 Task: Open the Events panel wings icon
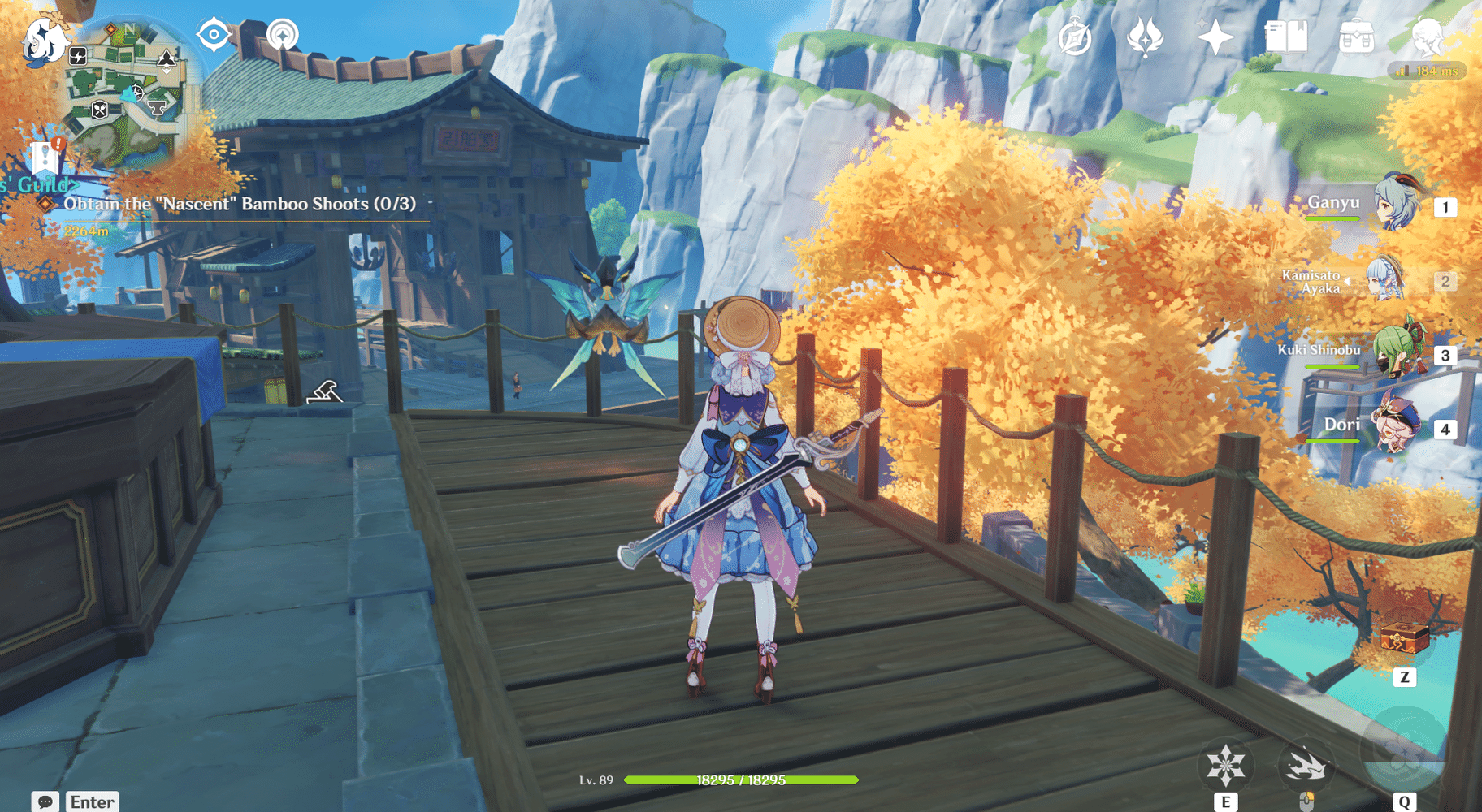click(x=1146, y=38)
